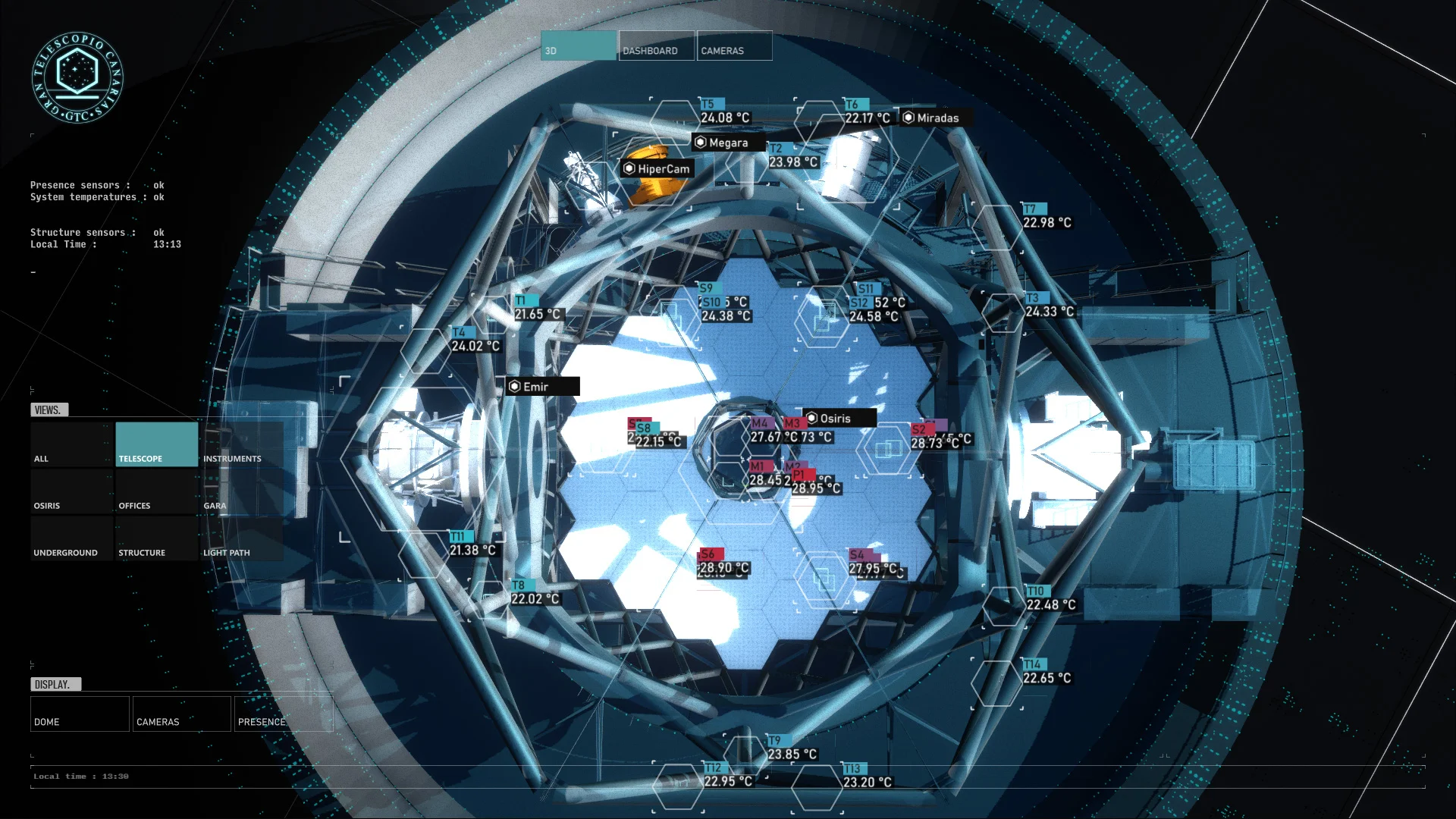Open the Dashboard tab

(656, 45)
